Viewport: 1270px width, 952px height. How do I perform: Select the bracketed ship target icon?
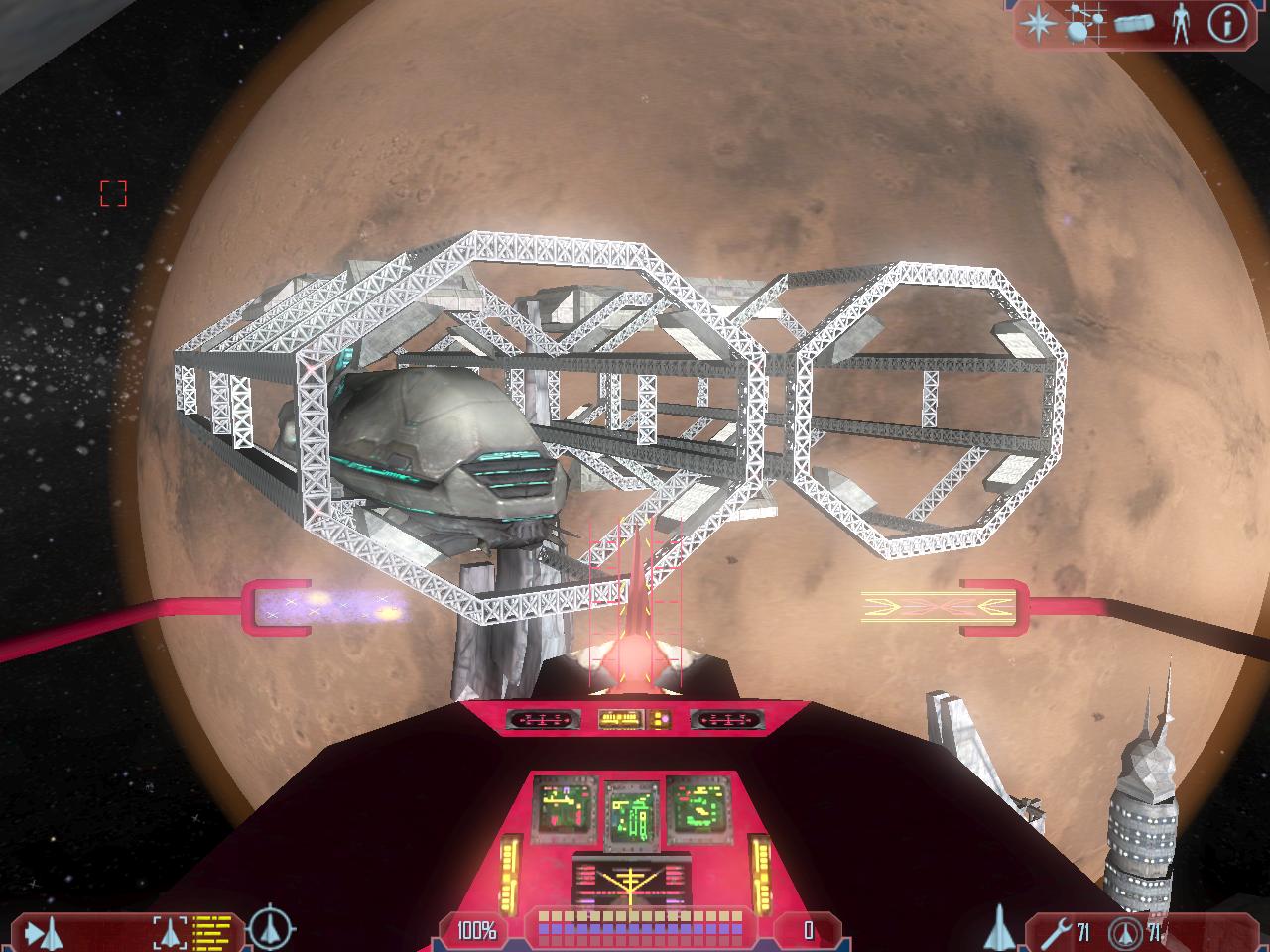tap(169, 932)
